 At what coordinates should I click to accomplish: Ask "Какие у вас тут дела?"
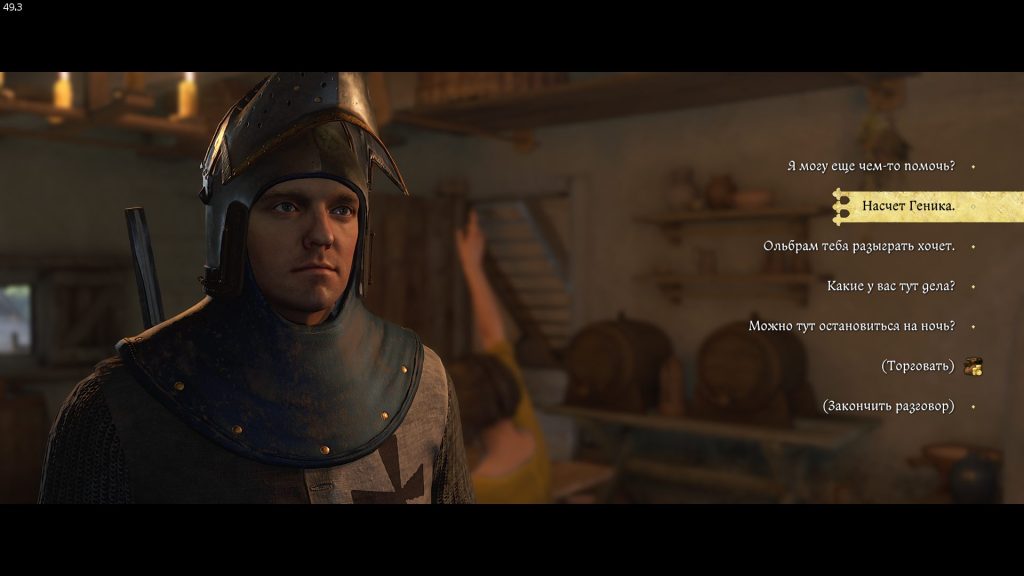(890, 287)
